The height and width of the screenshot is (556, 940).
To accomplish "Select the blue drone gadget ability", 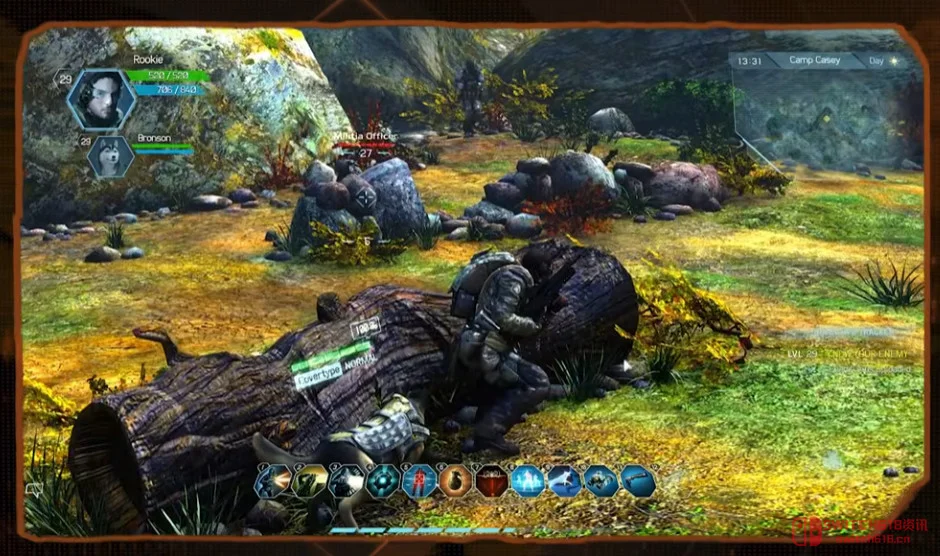I will pos(601,482).
